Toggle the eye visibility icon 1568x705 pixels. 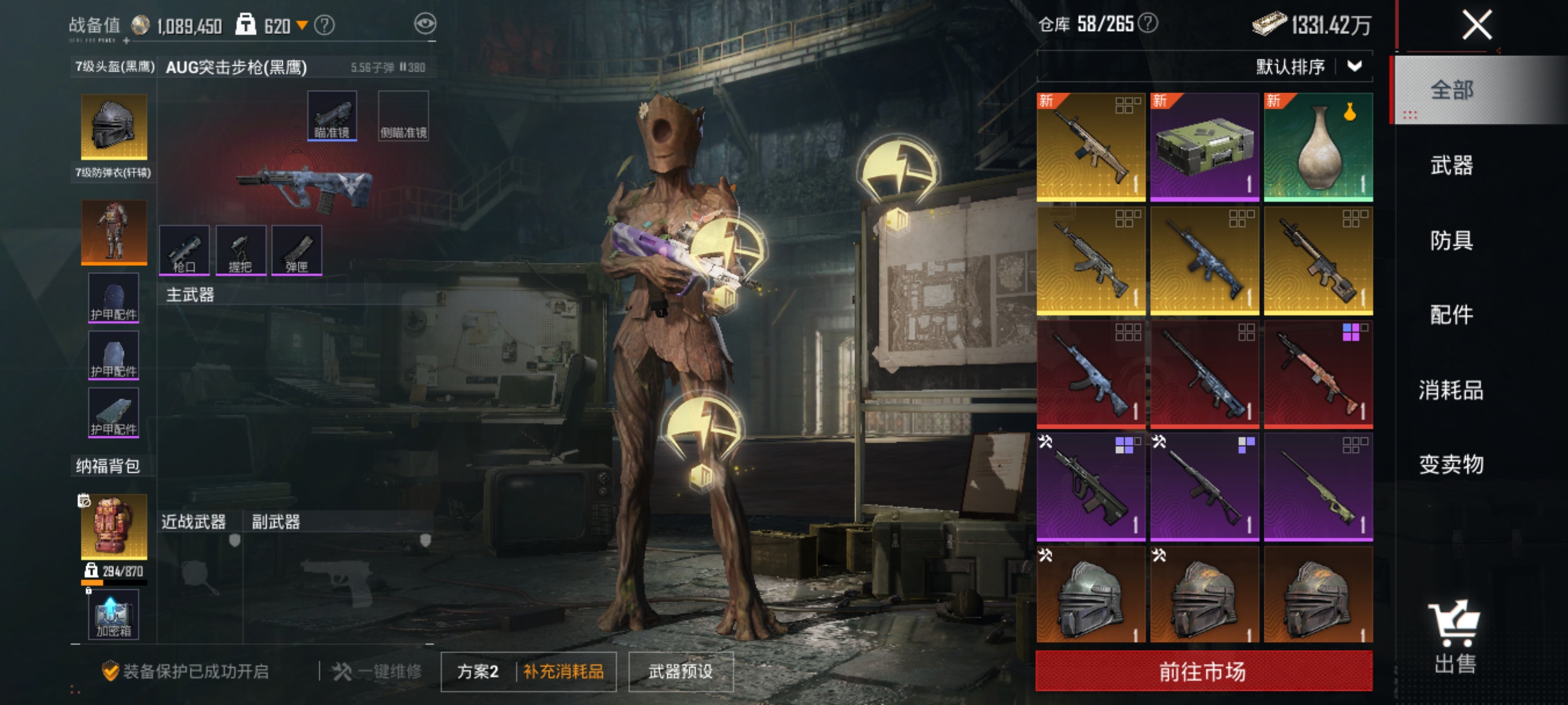[425, 24]
